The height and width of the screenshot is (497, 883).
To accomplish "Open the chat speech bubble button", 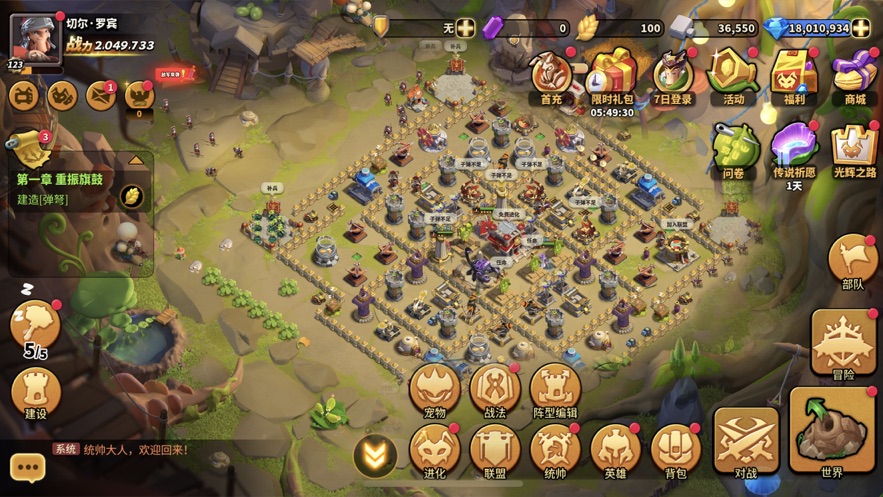I will coord(28,467).
